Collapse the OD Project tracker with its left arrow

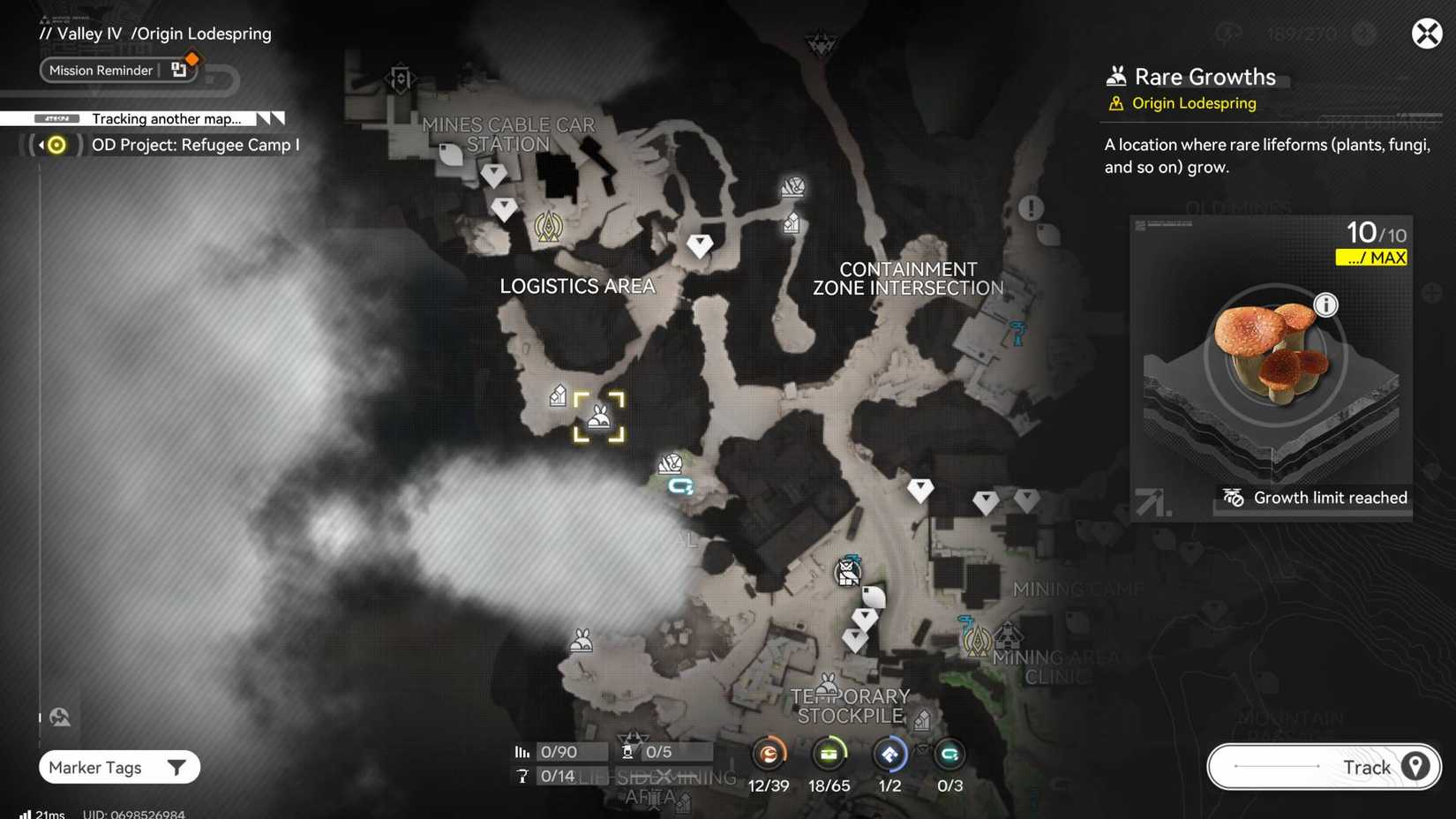[39, 145]
